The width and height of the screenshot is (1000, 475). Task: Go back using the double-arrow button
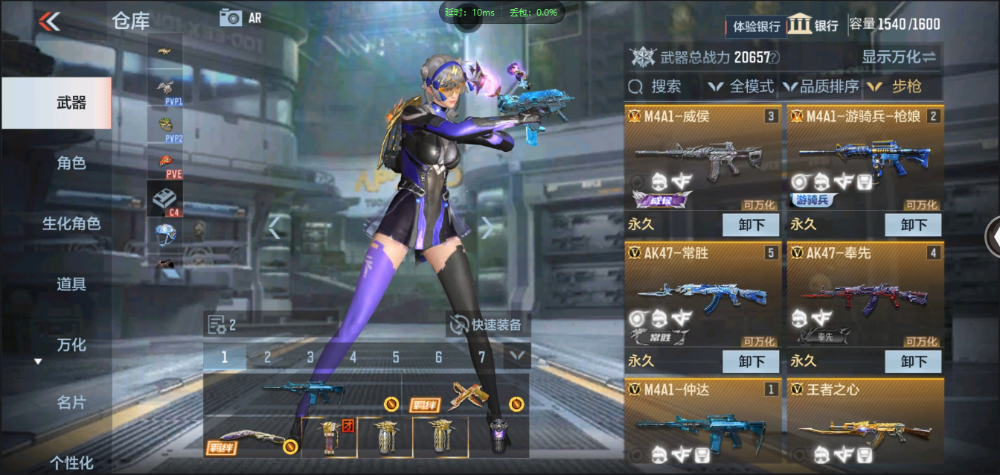[48, 20]
